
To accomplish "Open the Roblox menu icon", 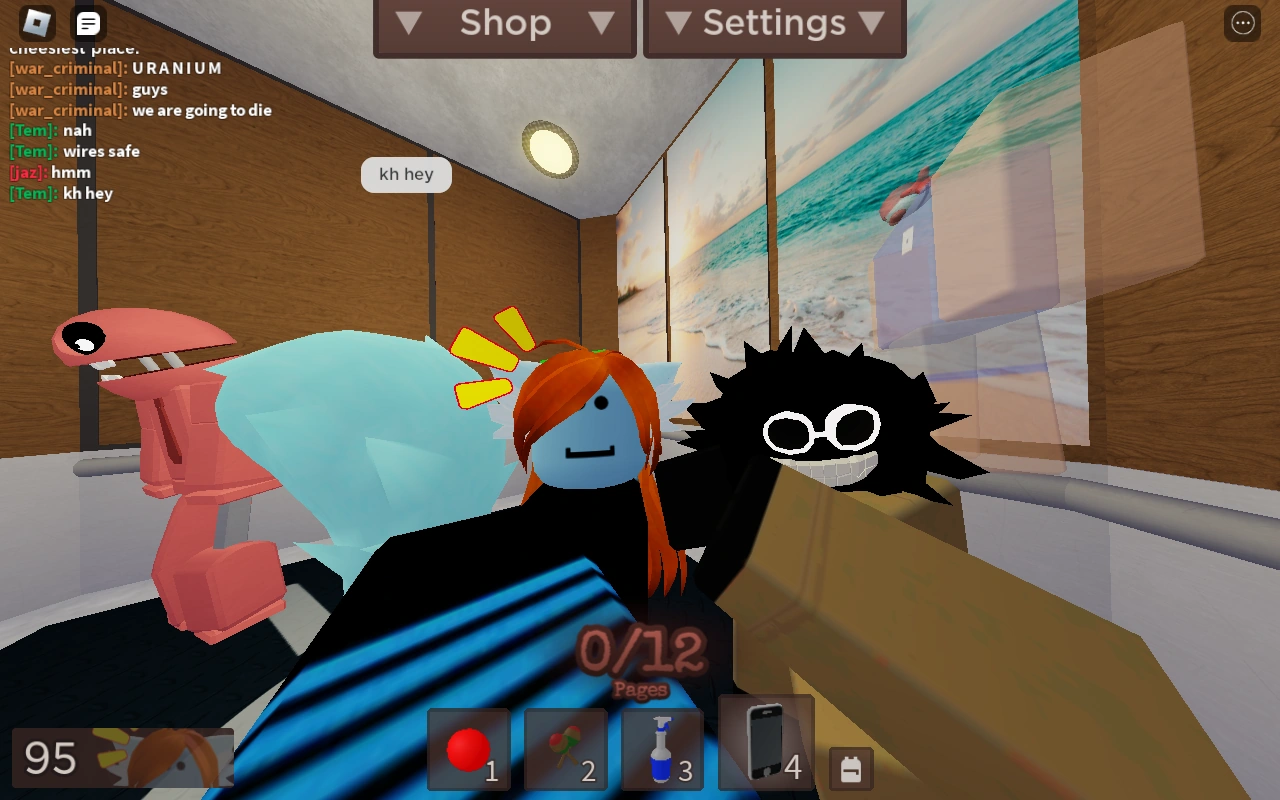I will click(38, 22).
